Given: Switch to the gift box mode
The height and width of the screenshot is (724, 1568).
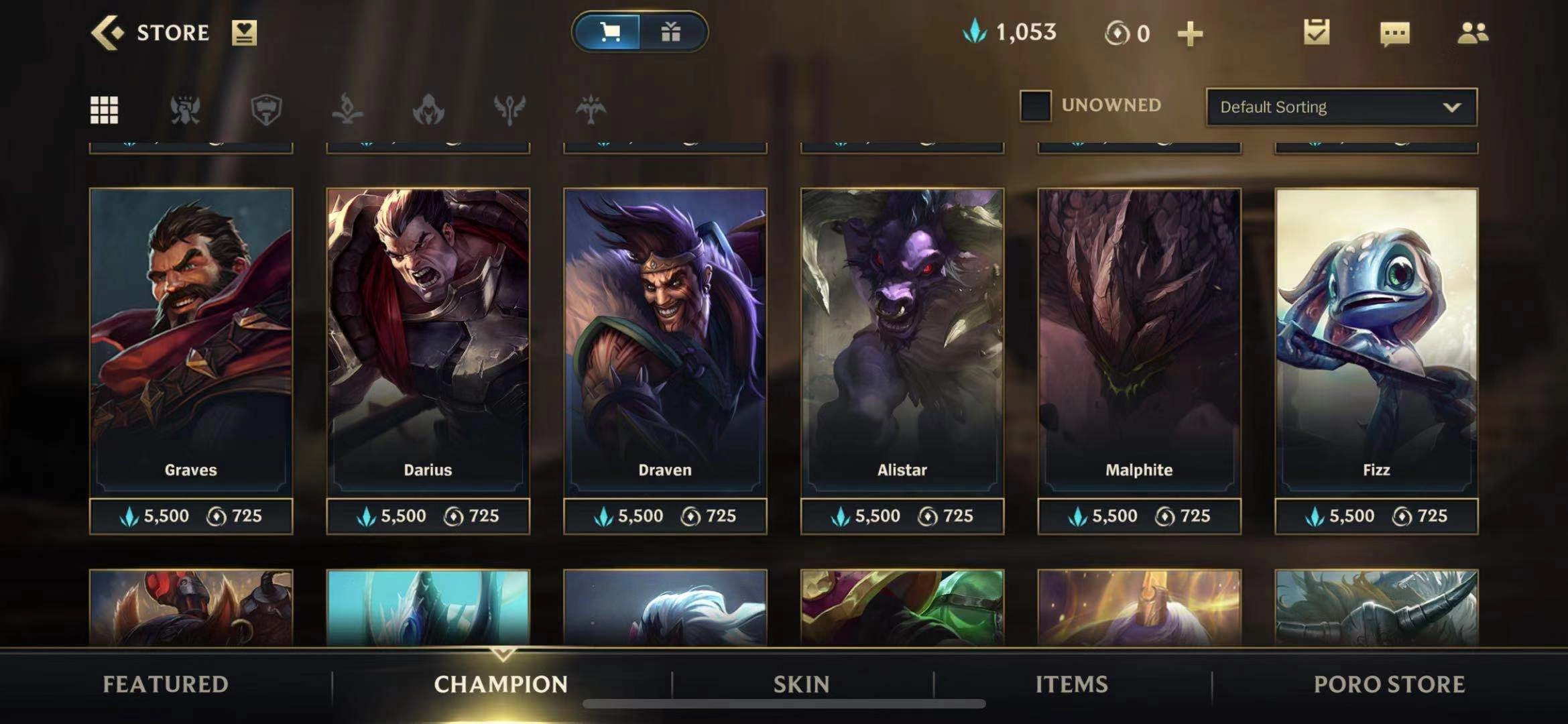Looking at the screenshot, I should (x=671, y=32).
